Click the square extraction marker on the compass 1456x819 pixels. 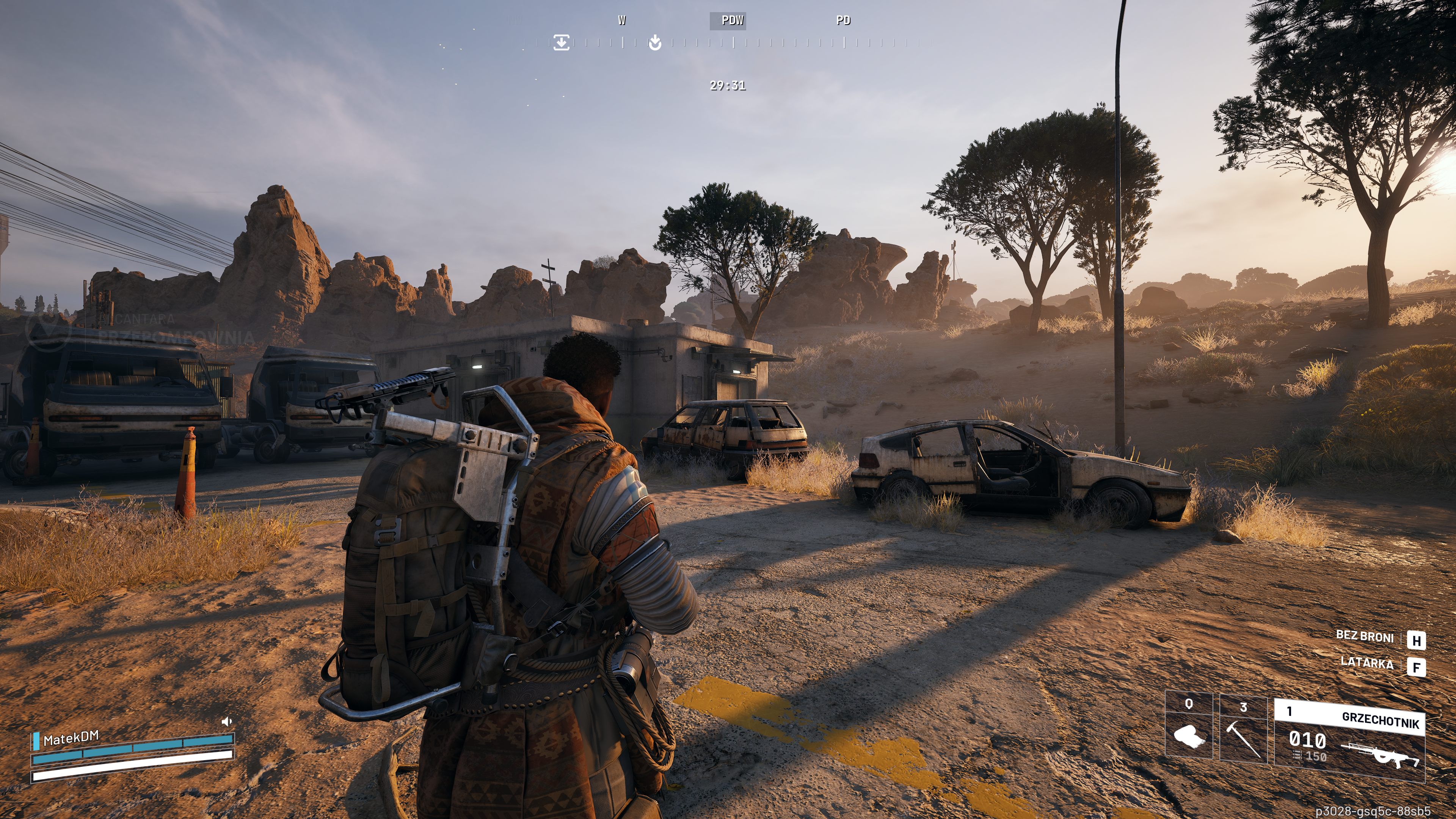(x=561, y=42)
